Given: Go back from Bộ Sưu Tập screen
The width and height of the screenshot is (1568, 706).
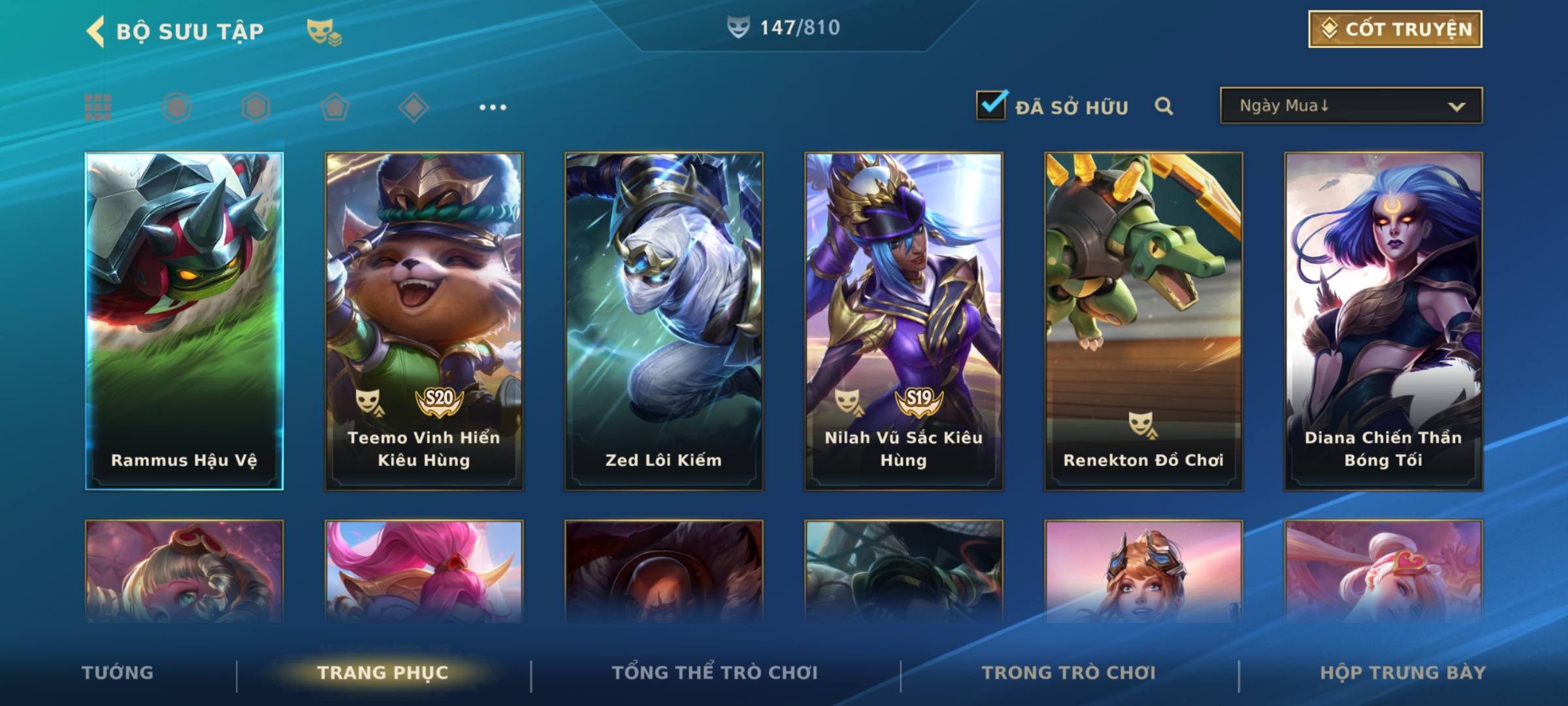Looking at the screenshot, I should coord(96,31).
